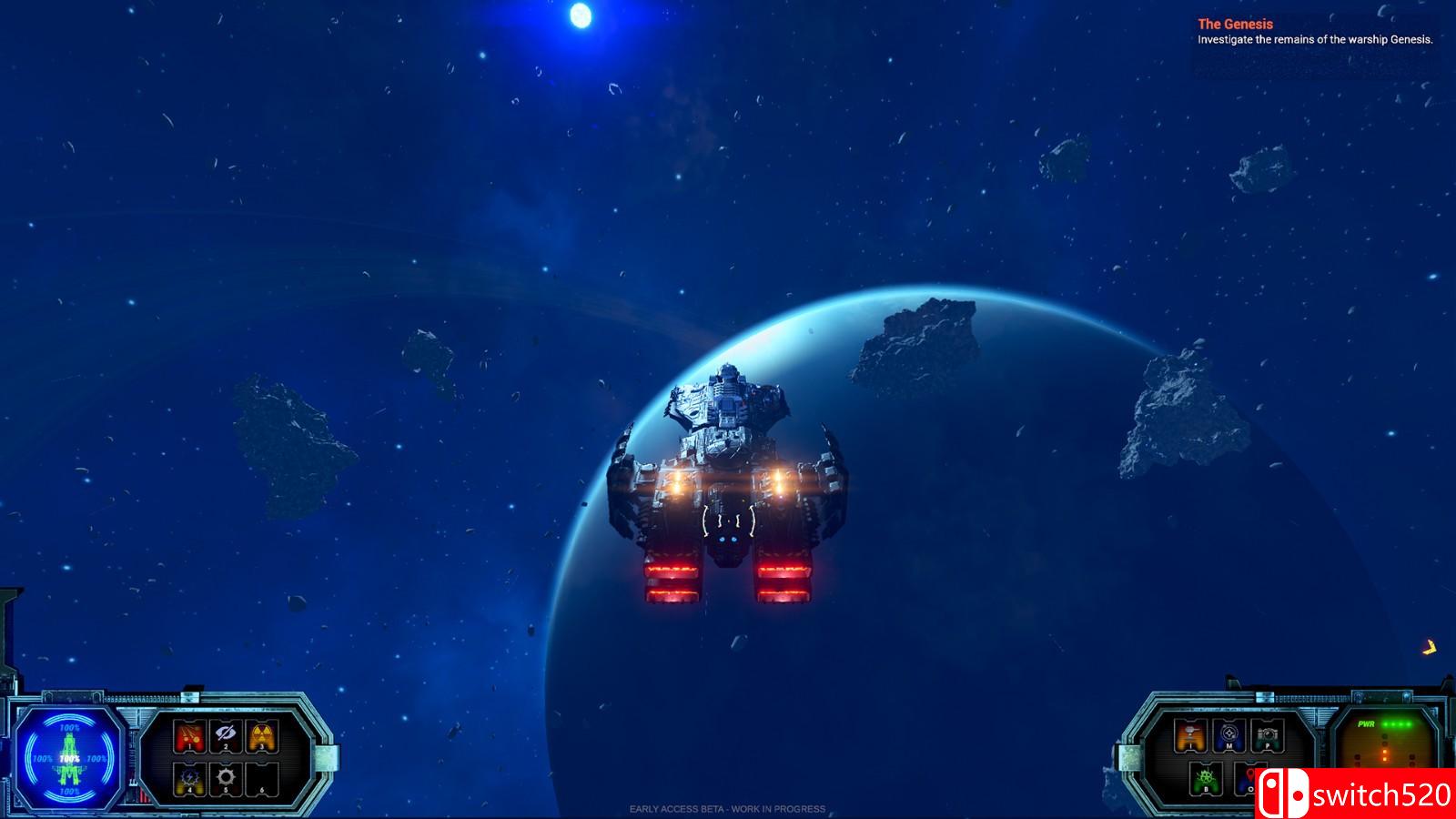Select the mining tool icon labeled I
The width and height of the screenshot is (1456, 819).
1191,733
